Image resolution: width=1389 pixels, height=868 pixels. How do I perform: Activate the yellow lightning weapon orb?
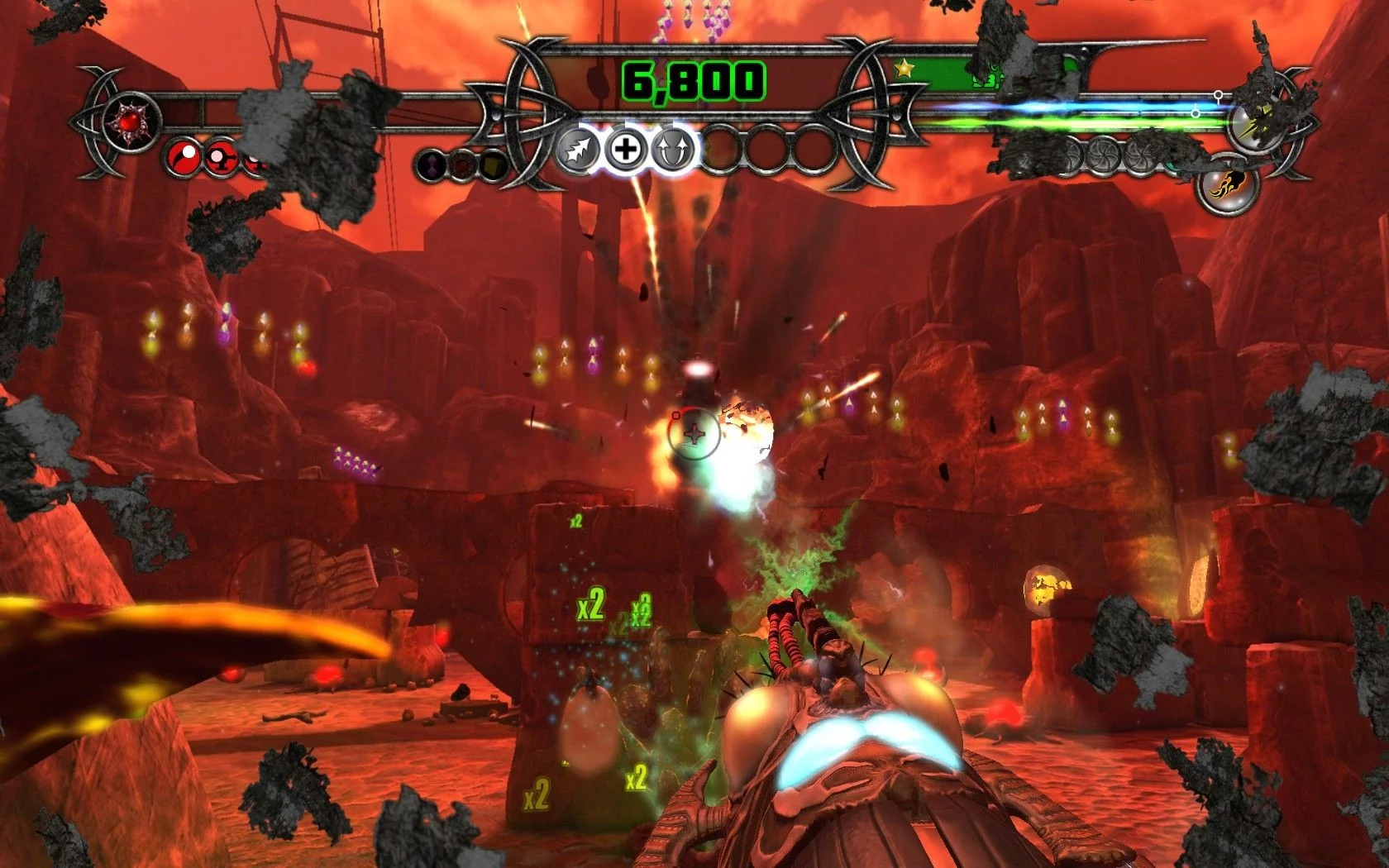[x=1254, y=123]
